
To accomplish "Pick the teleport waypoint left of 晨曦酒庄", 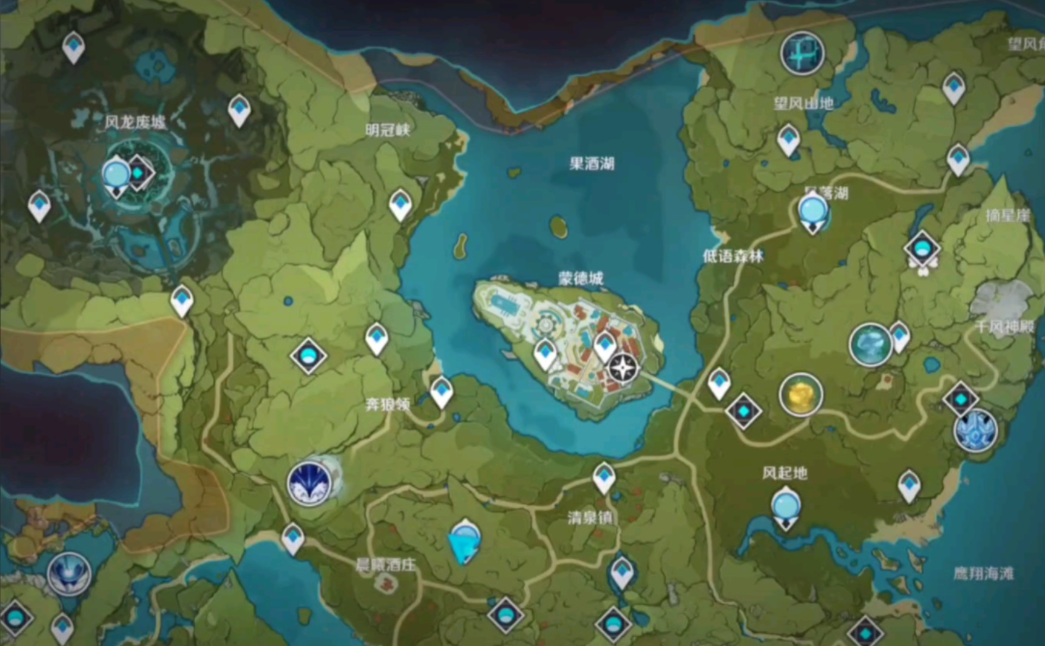I will coord(293,538).
